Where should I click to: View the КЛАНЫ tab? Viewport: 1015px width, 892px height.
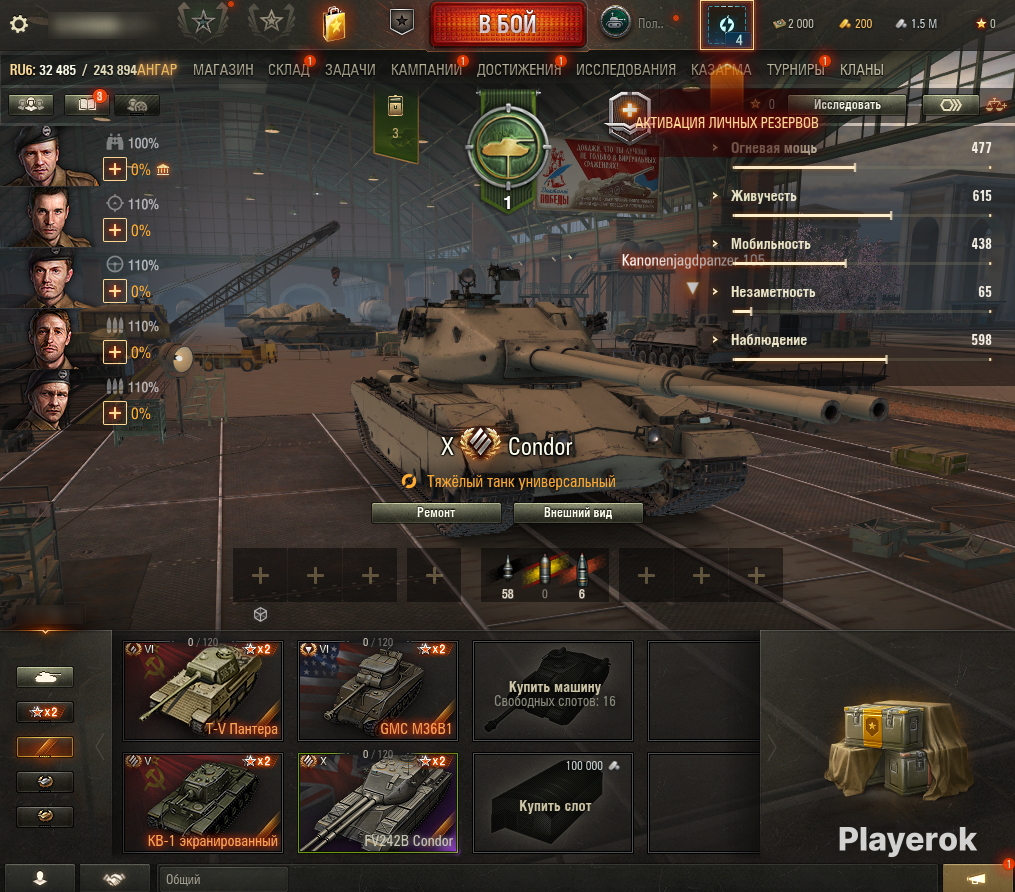[862, 70]
